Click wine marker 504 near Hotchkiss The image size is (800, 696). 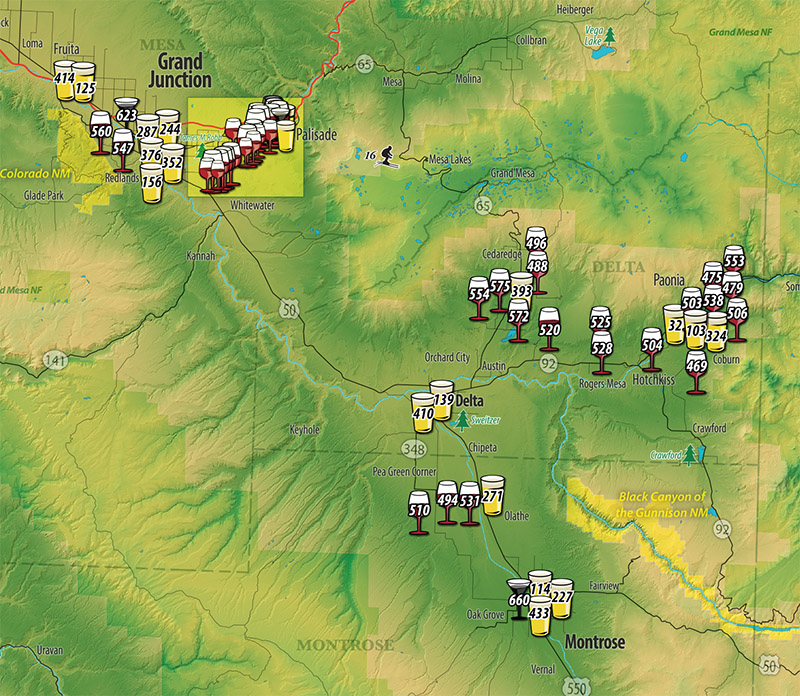point(652,345)
